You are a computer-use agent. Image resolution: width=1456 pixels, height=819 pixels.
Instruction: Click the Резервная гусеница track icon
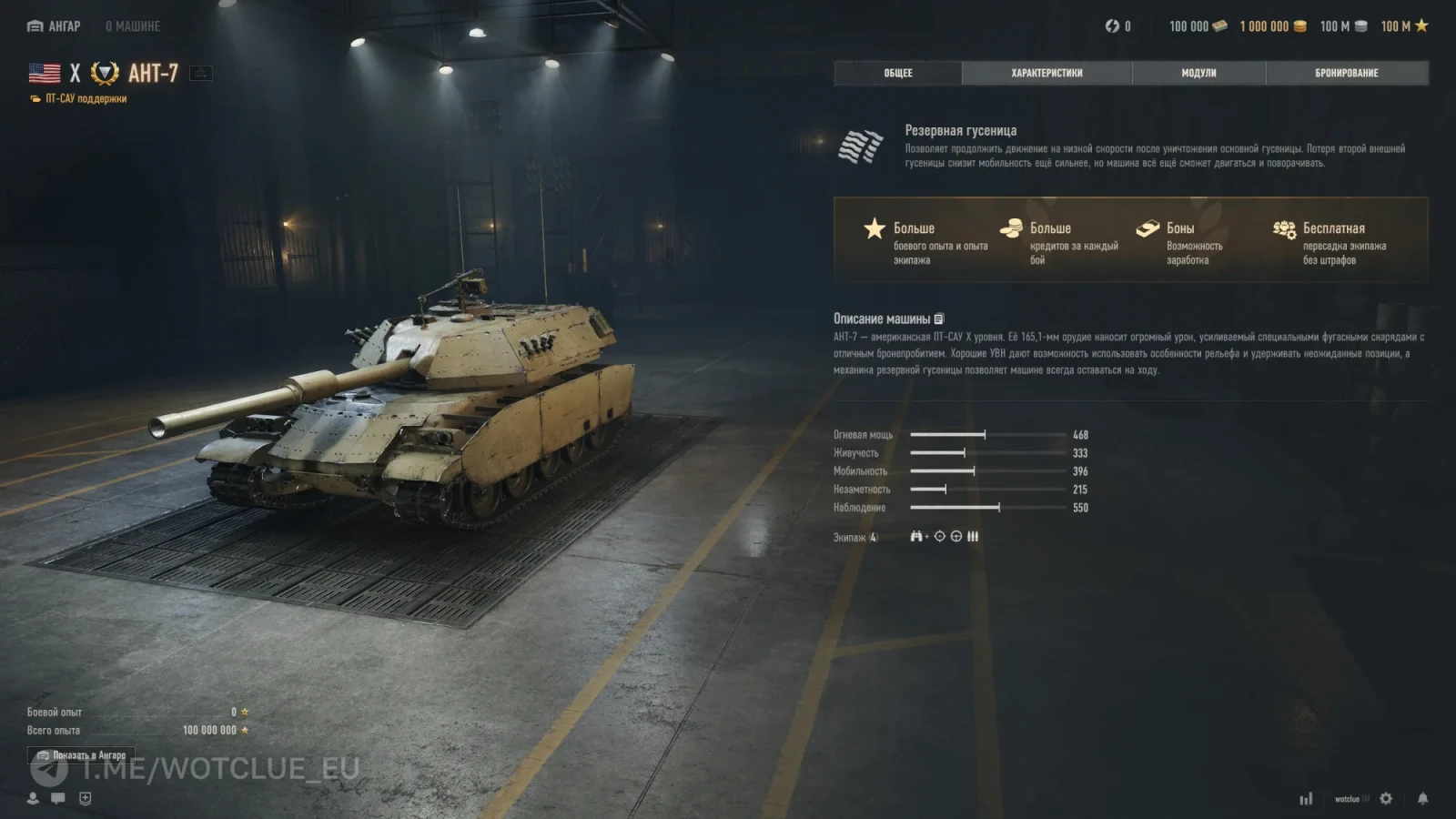860,147
